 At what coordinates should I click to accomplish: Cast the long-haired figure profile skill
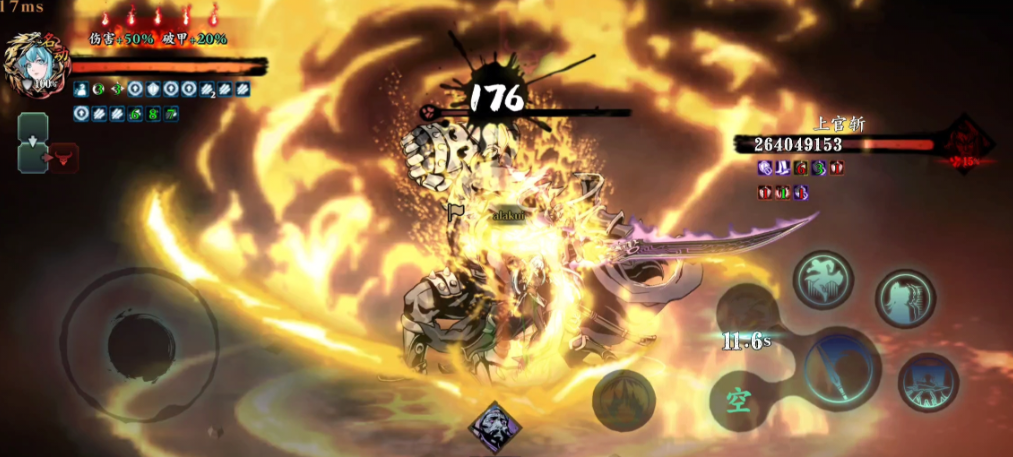[x=905, y=298]
